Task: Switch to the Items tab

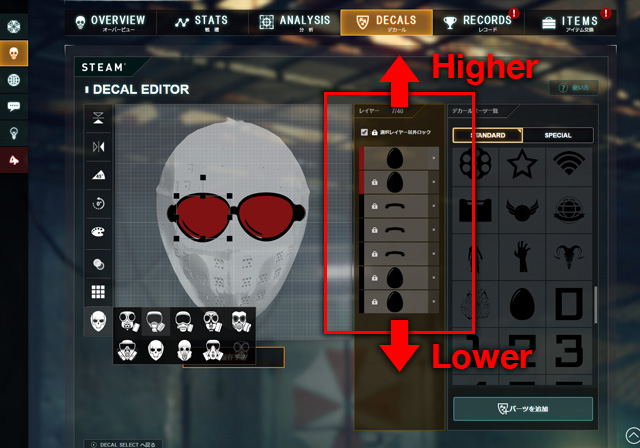Action: click(x=570, y=22)
